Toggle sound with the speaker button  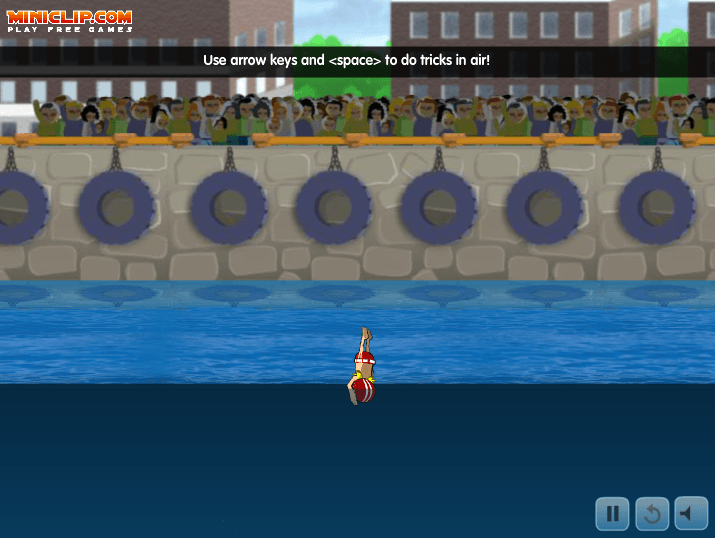tap(691, 514)
